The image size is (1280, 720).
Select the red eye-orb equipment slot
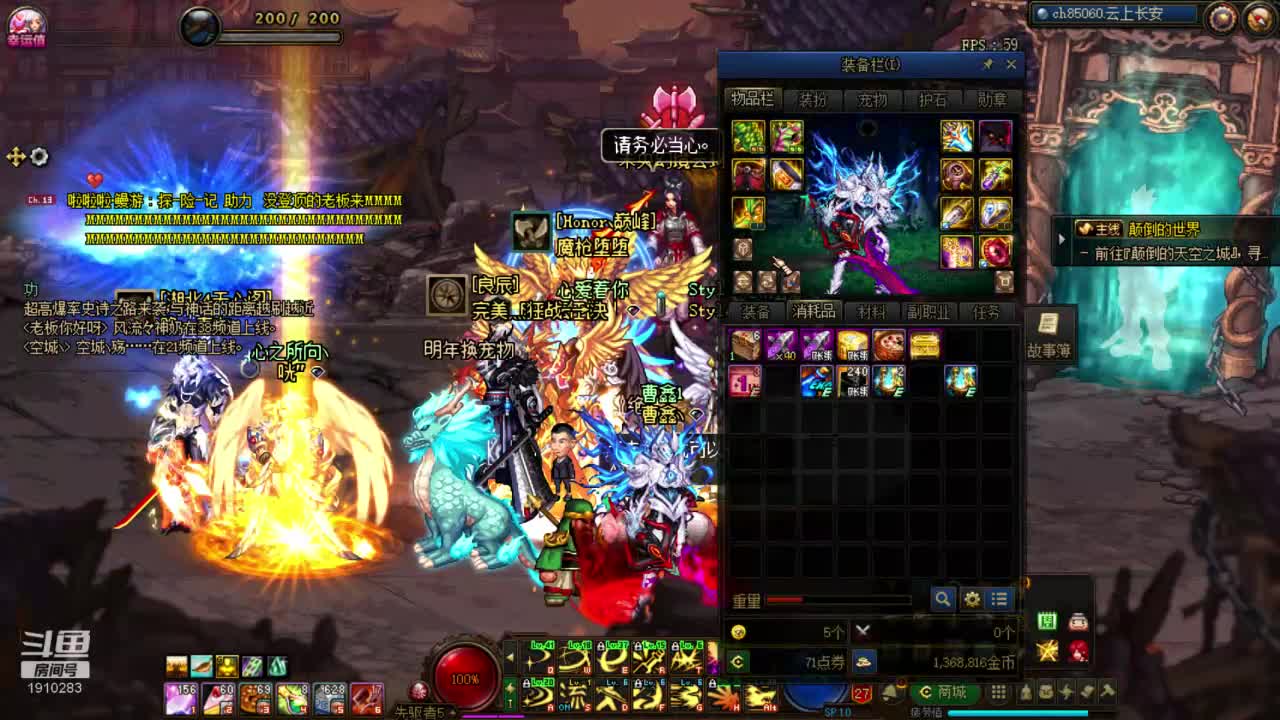pyautogui.click(x=995, y=251)
